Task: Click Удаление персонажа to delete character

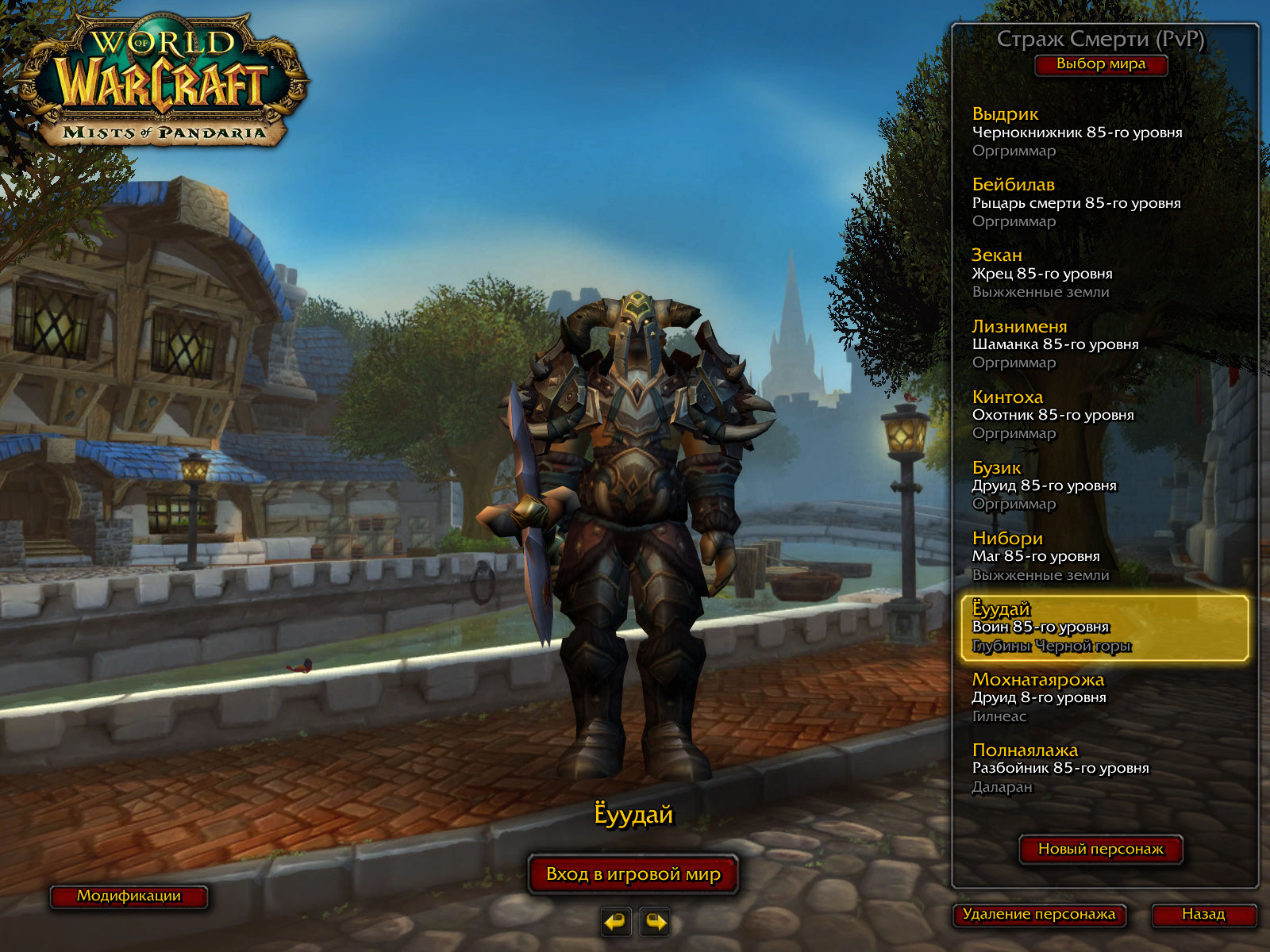Action: coord(1038,915)
